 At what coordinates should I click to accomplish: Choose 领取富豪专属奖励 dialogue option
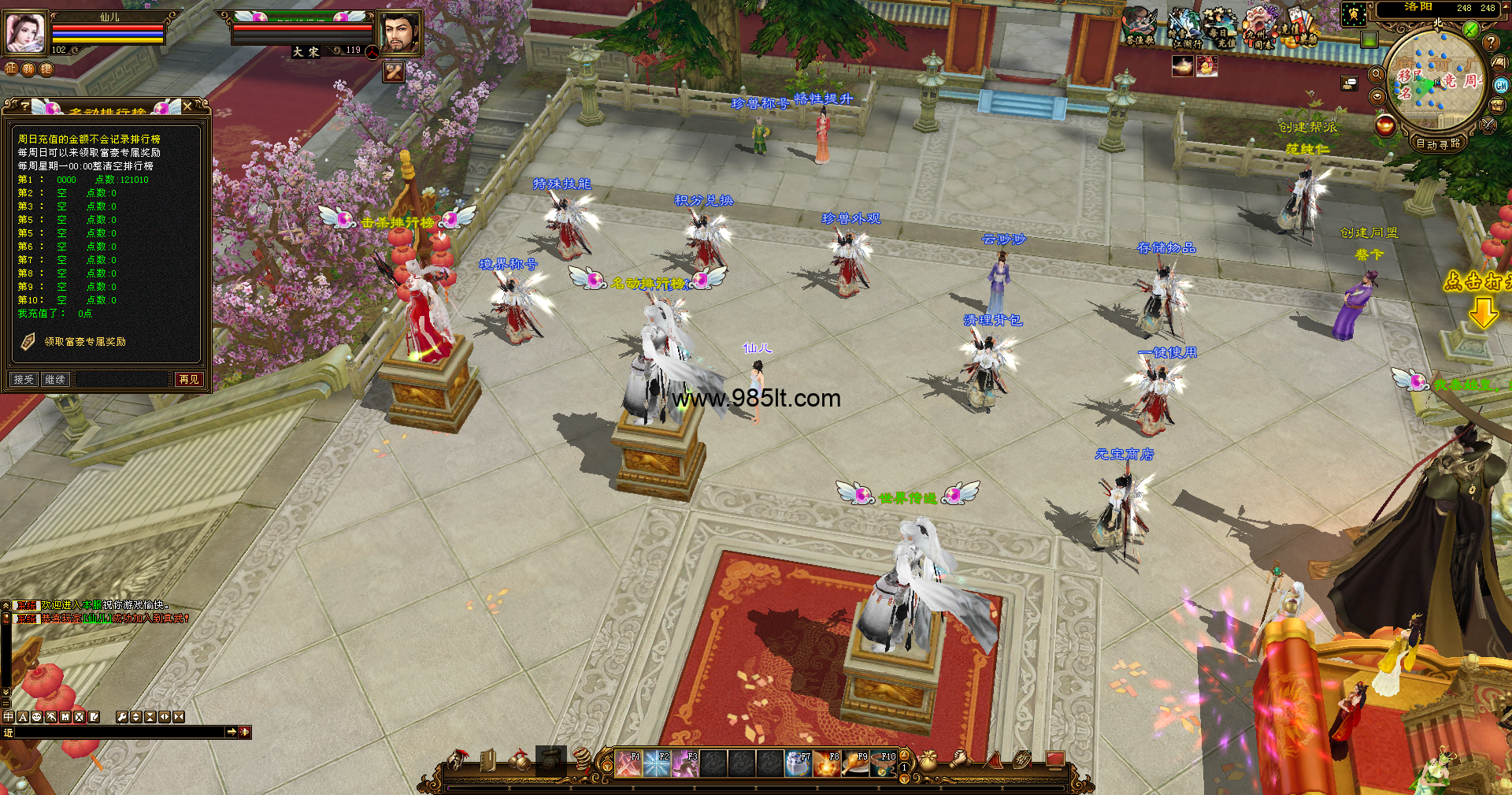pos(84,342)
